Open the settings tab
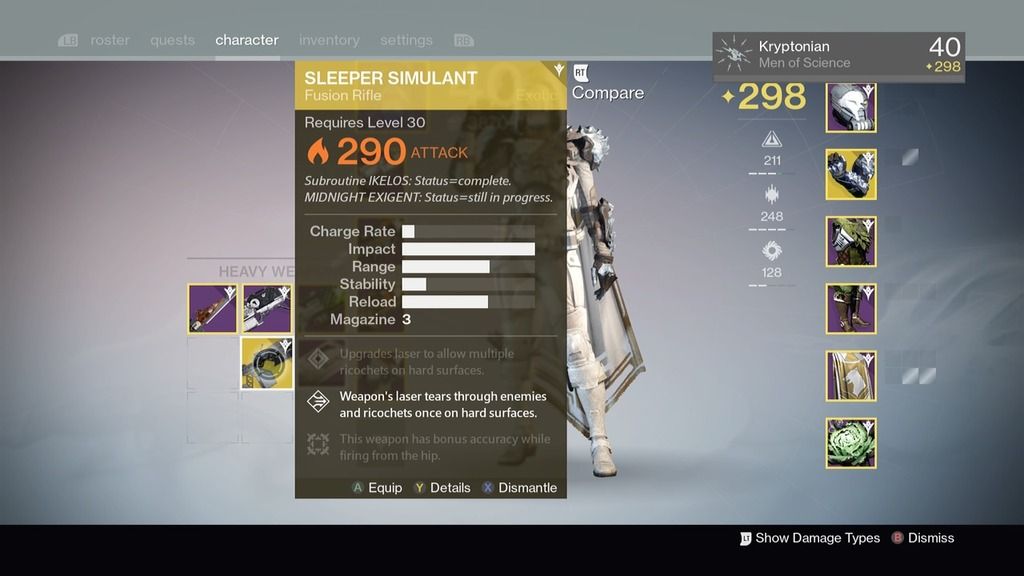 click(406, 40)
